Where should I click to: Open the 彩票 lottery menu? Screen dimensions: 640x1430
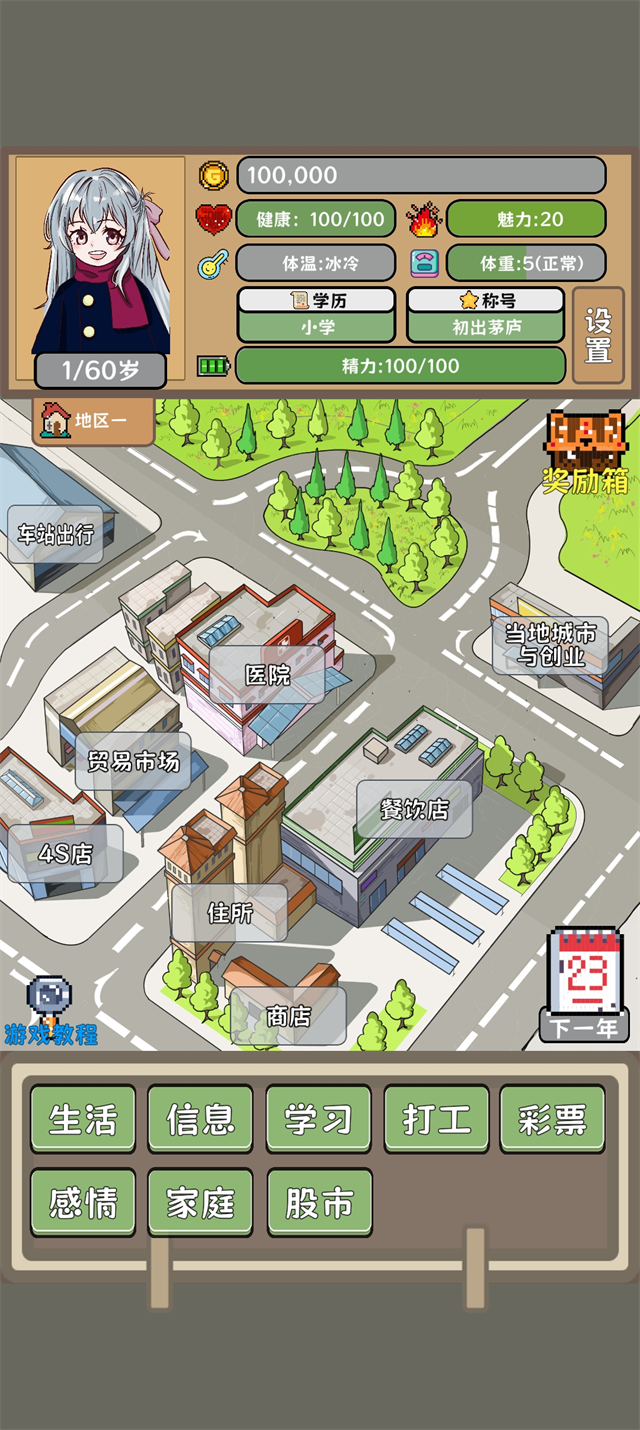click(x=552, y=1119)
